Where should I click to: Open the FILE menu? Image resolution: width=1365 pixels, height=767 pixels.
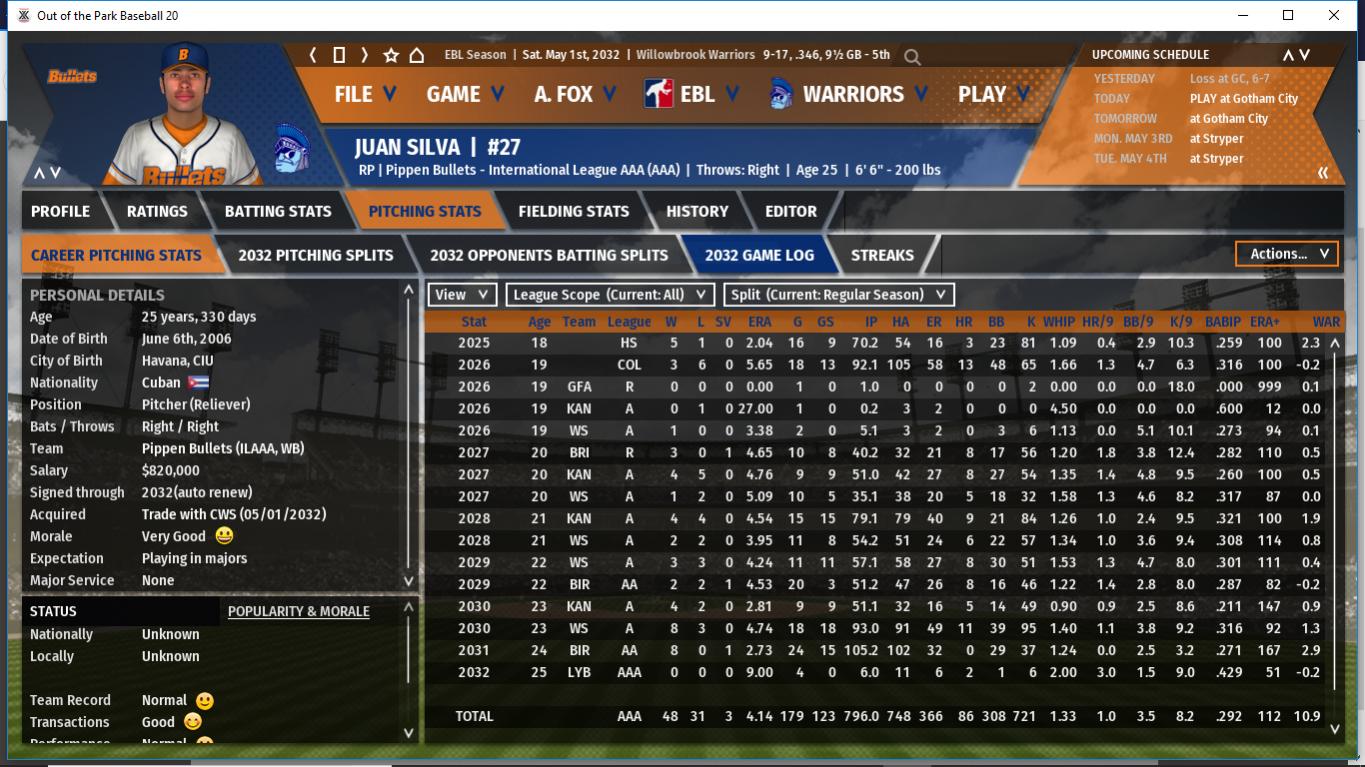coord(364,94)
